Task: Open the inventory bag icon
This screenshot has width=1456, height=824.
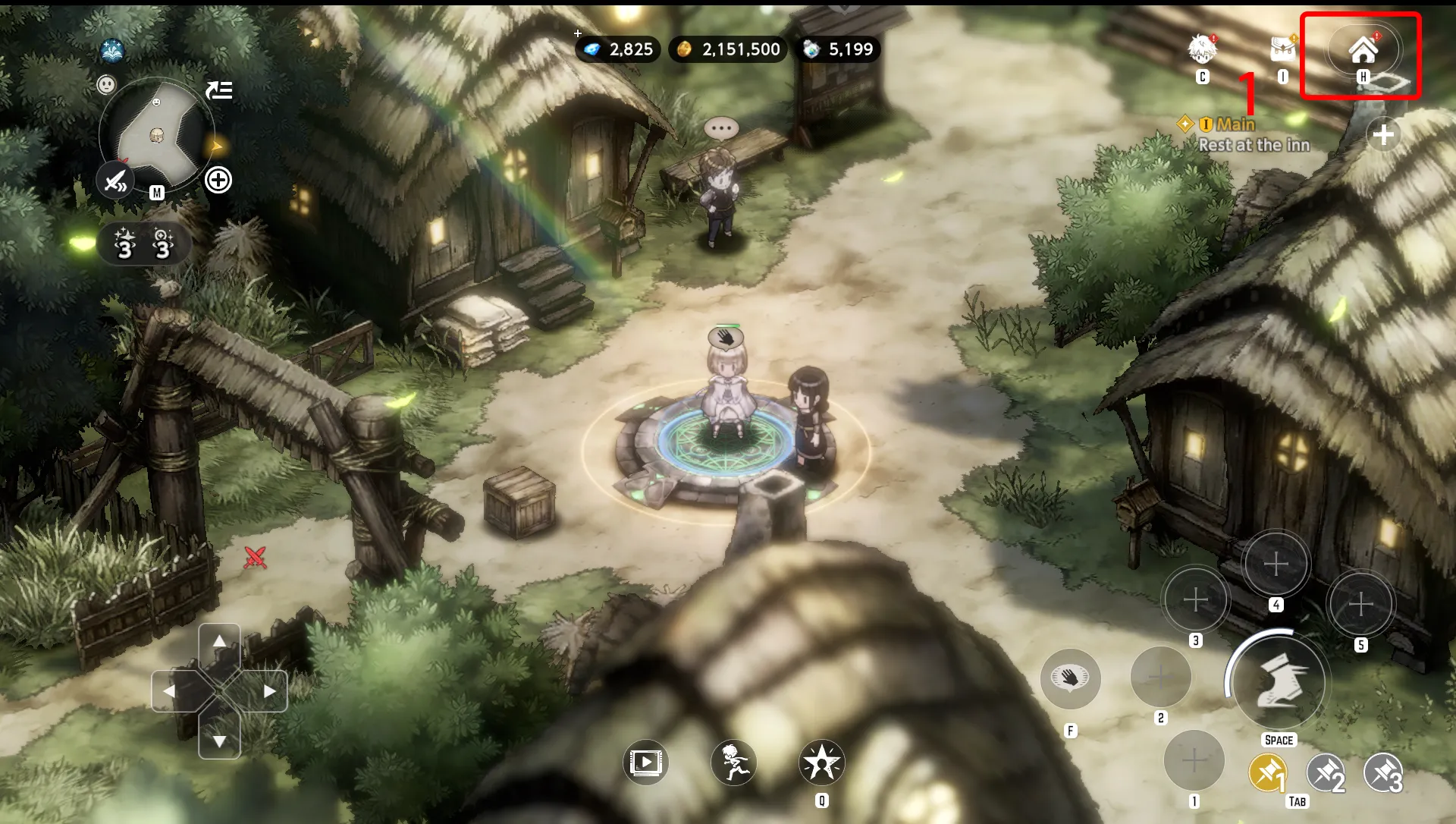Action: tap(1282, 49)
